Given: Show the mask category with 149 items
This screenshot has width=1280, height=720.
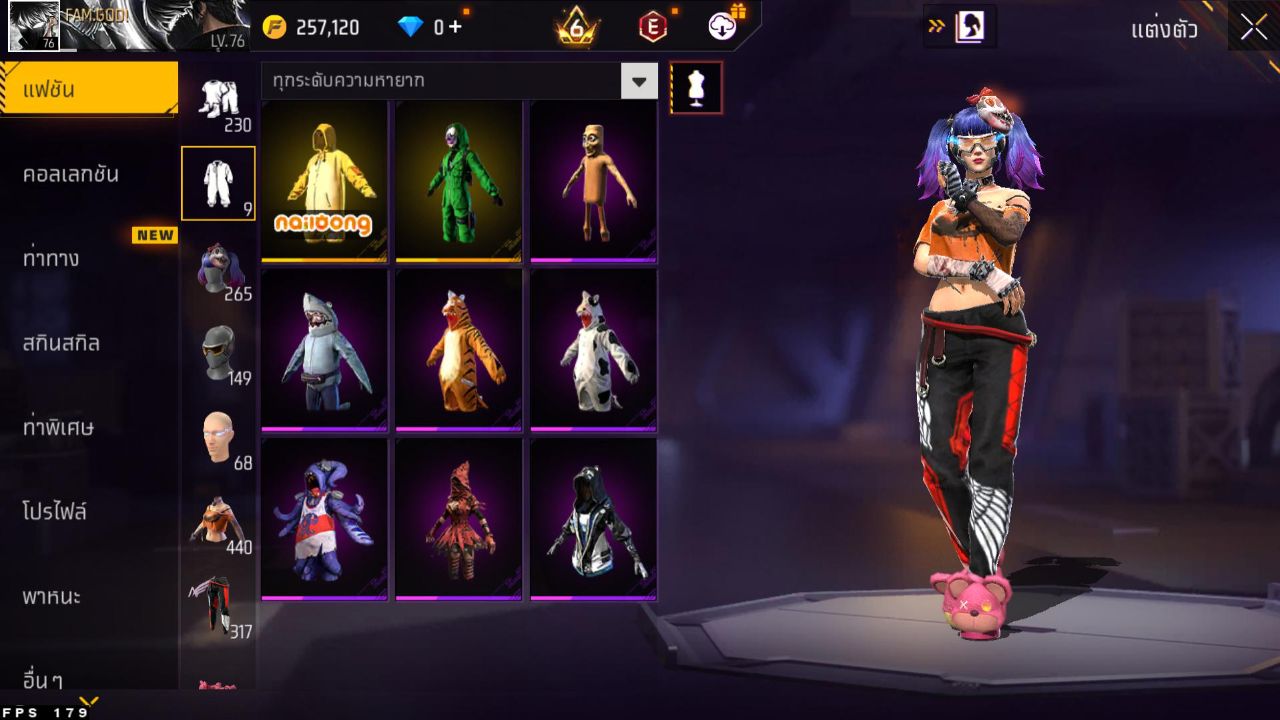Looking at the screenshot, I should tap(218, 354).
